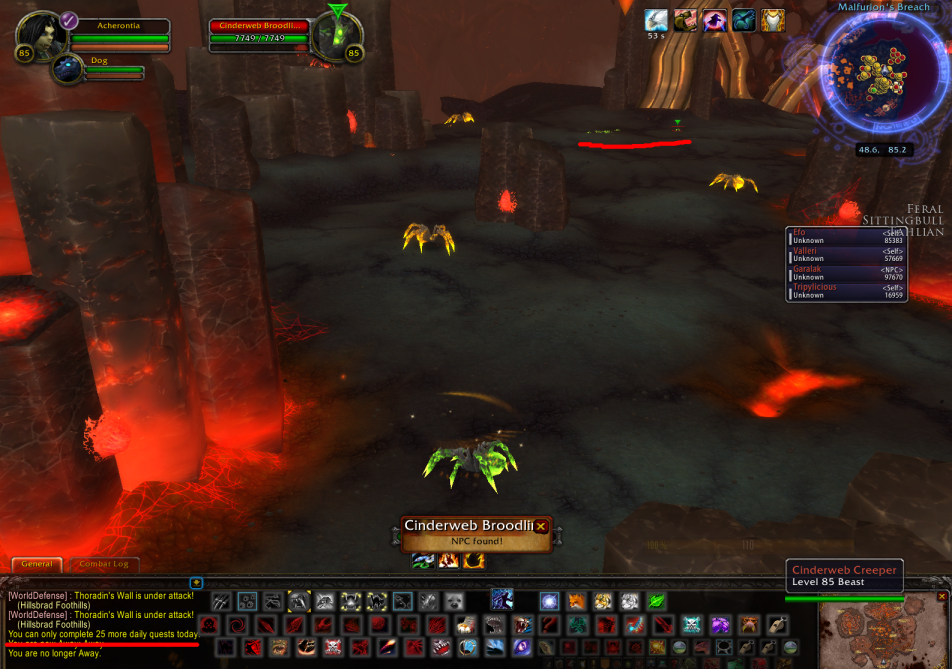
Task: Choose the Tripylicious row in tracker list
Action: point(846,291)
